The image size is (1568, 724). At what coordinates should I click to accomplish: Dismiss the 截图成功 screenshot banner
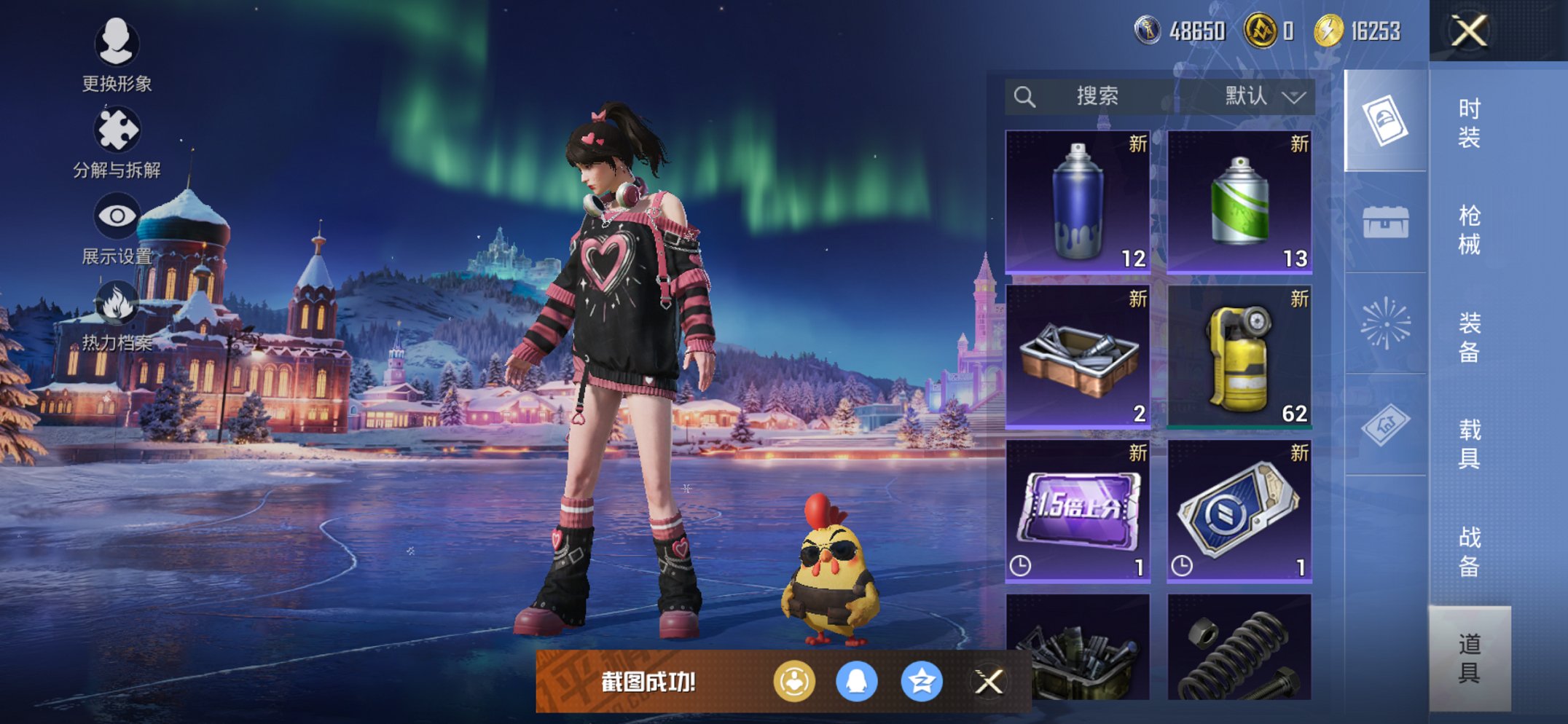coord(989,682)
